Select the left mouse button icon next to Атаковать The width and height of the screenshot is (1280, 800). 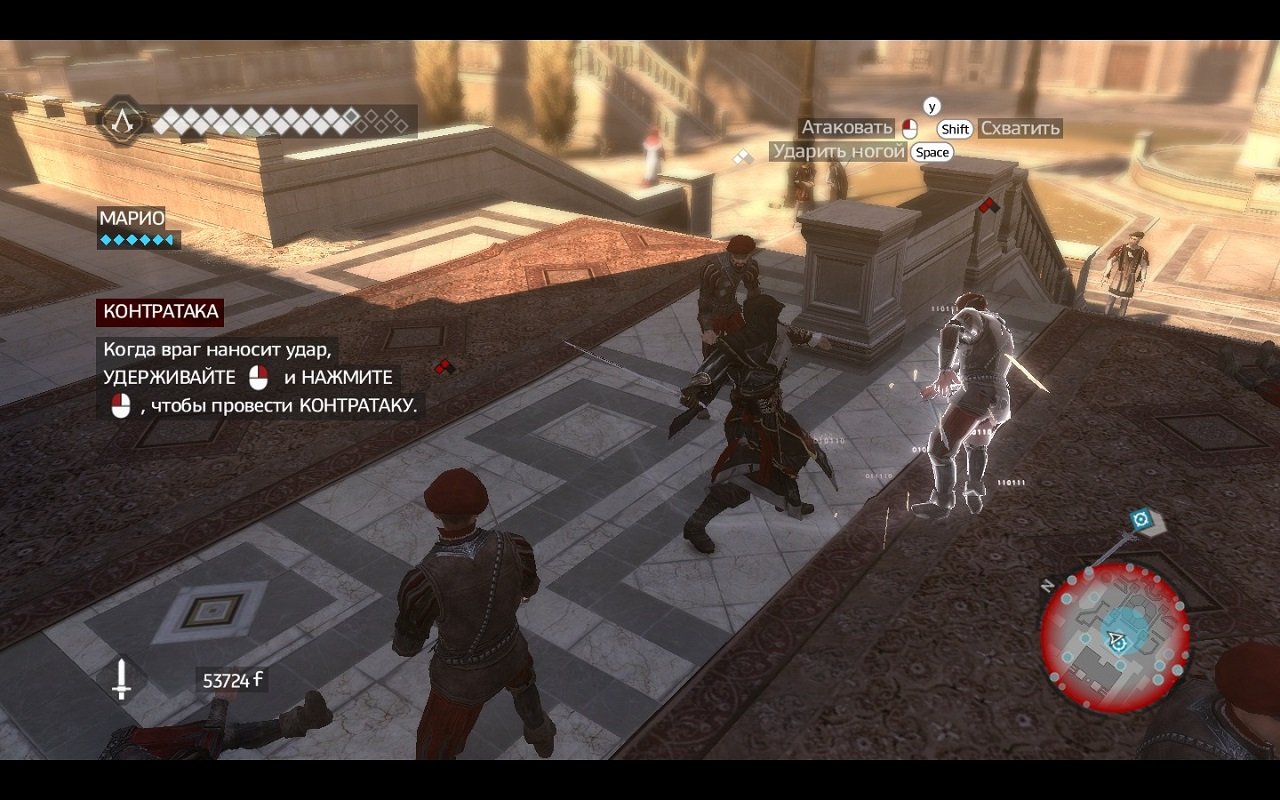tap(911, 128)
